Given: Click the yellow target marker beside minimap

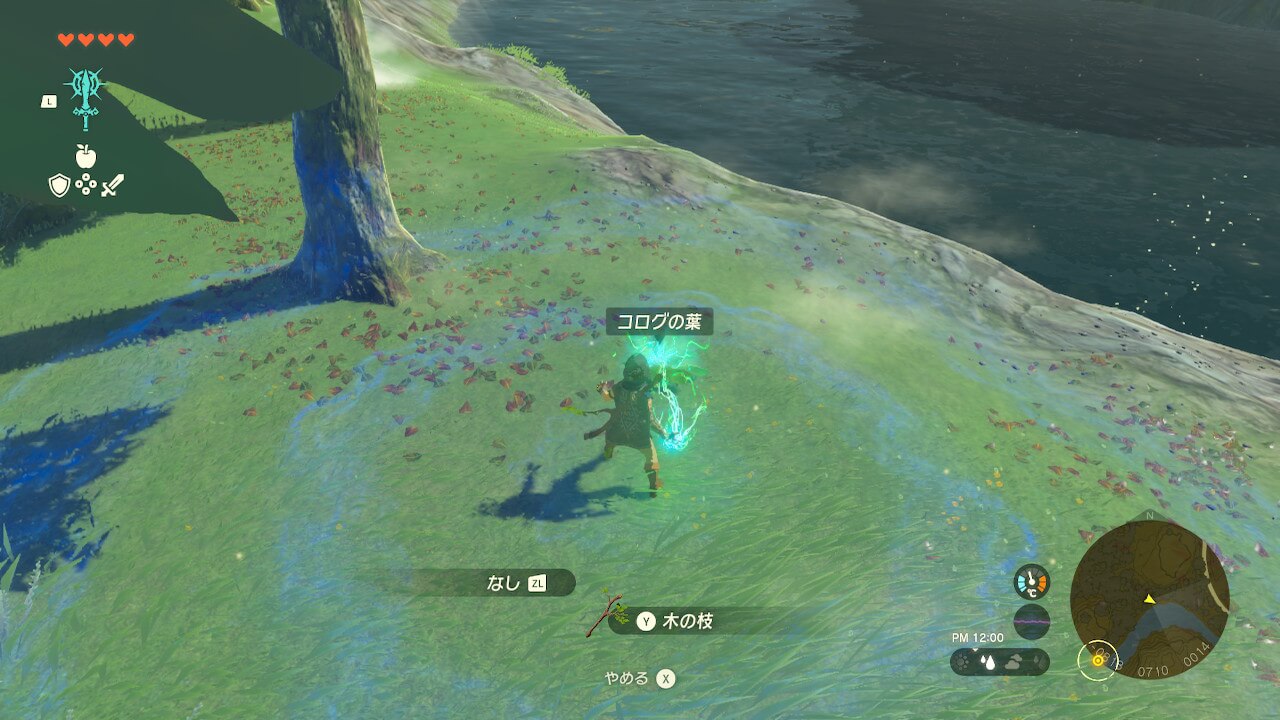Looking at the screenshot, I should pyautogui.click(x=1097, y=658).
